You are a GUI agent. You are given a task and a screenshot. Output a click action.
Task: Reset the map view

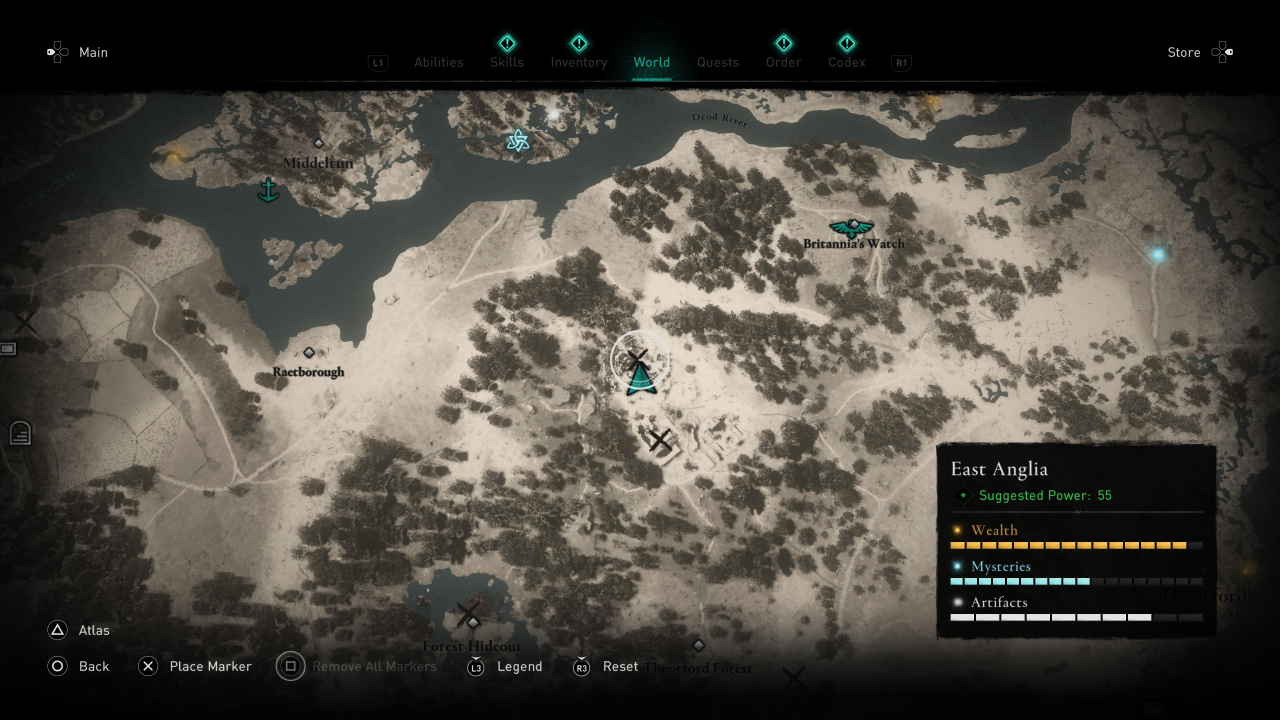(x=620, y=666)
